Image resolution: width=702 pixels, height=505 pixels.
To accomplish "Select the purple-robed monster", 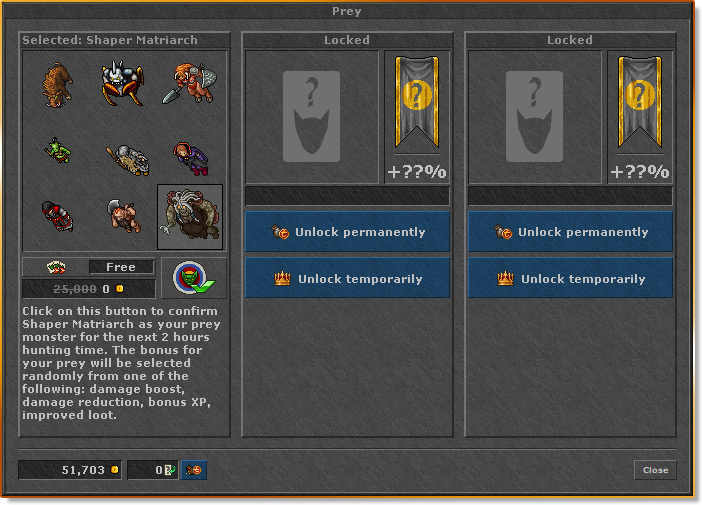I will coord(188,154).
